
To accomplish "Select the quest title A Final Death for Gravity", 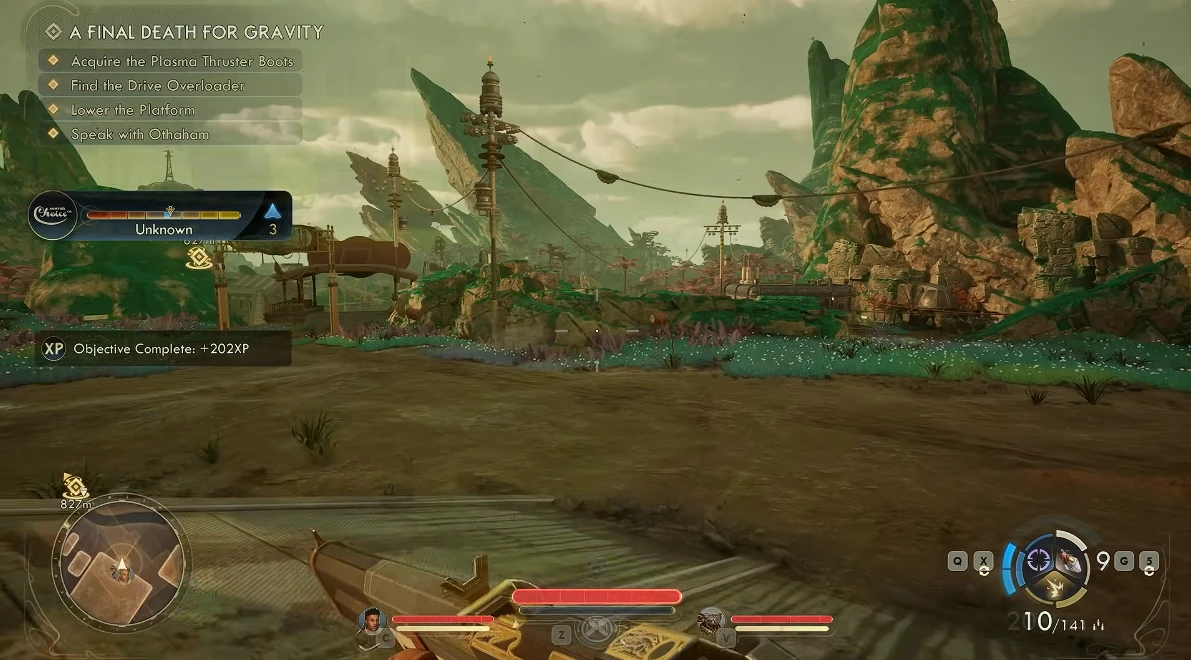I will coord(196,32).
